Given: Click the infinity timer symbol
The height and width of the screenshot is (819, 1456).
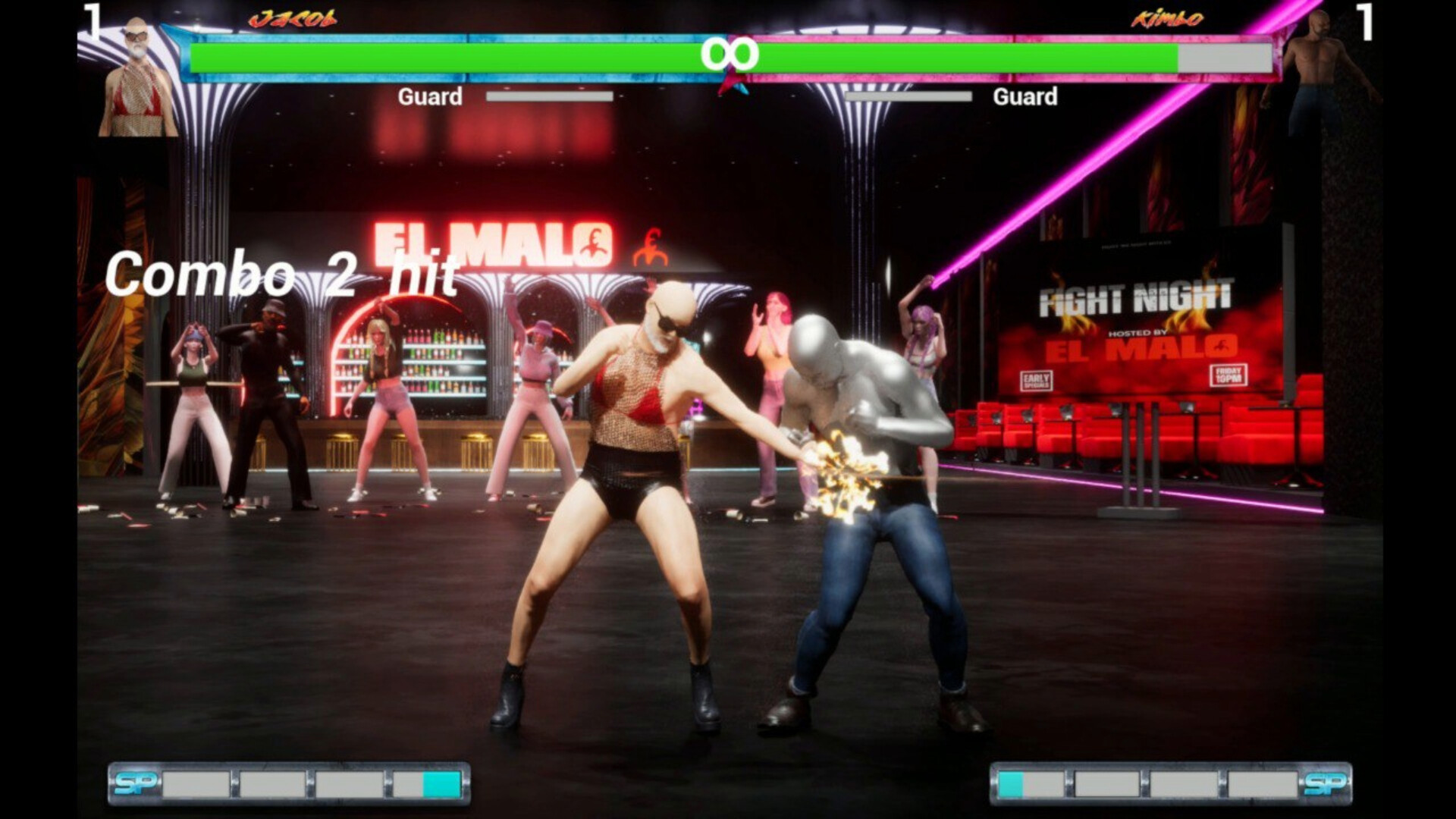Looking at the screenshot, I should pyautogui.click(x=730, y=53).
